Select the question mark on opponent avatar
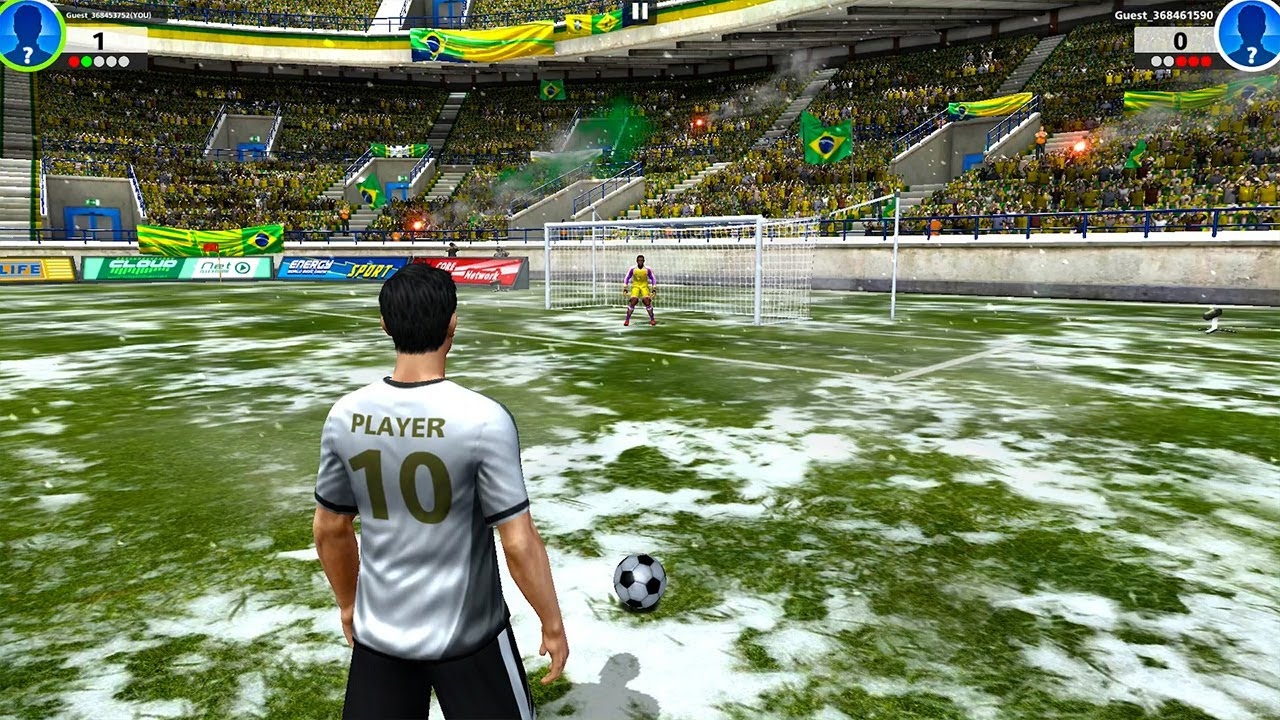Viewport: 1280px width, 720px height. coord(1252,55)
